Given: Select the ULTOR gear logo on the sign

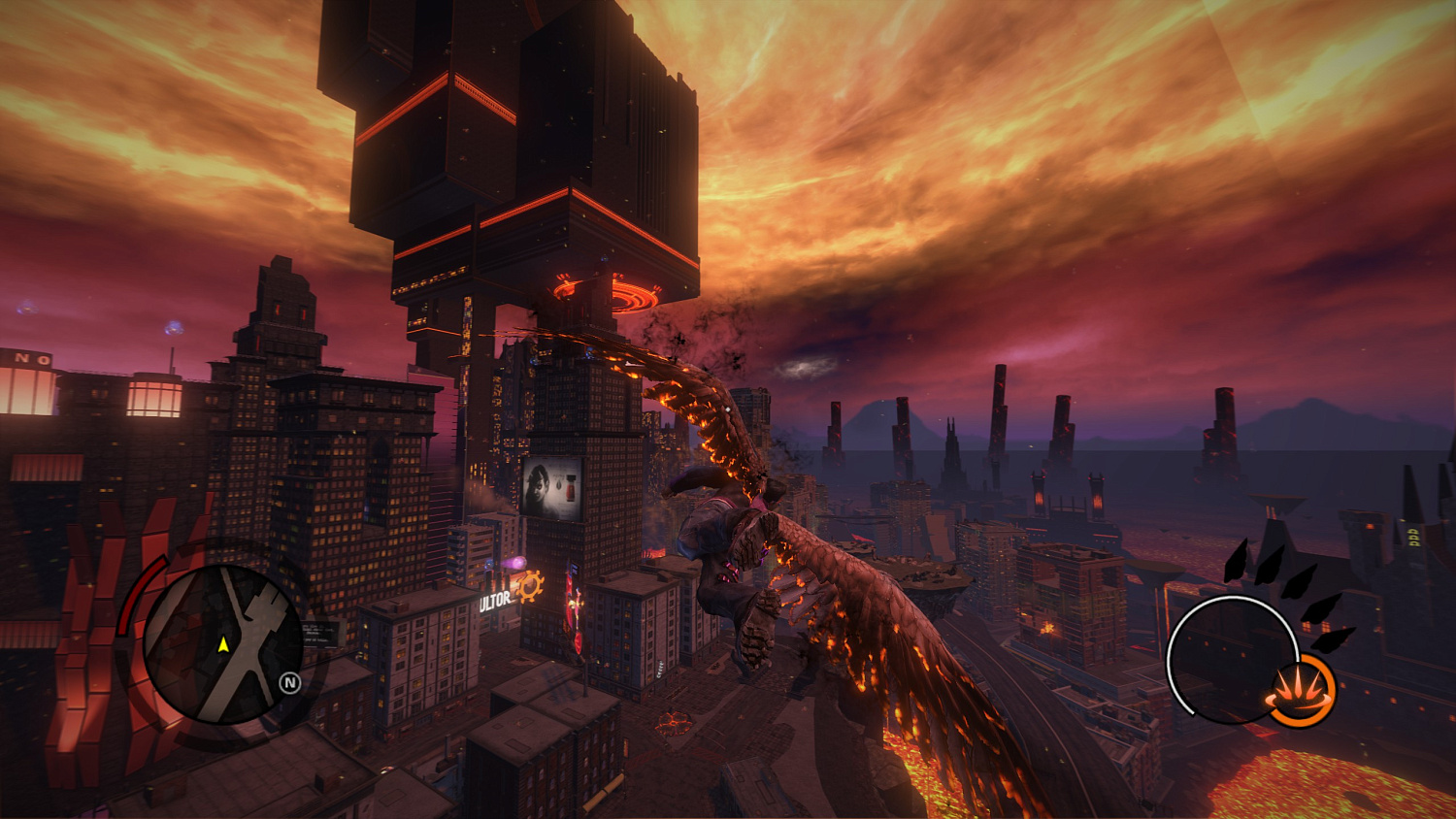Looking at the screenshot, I should pos(530,585).
